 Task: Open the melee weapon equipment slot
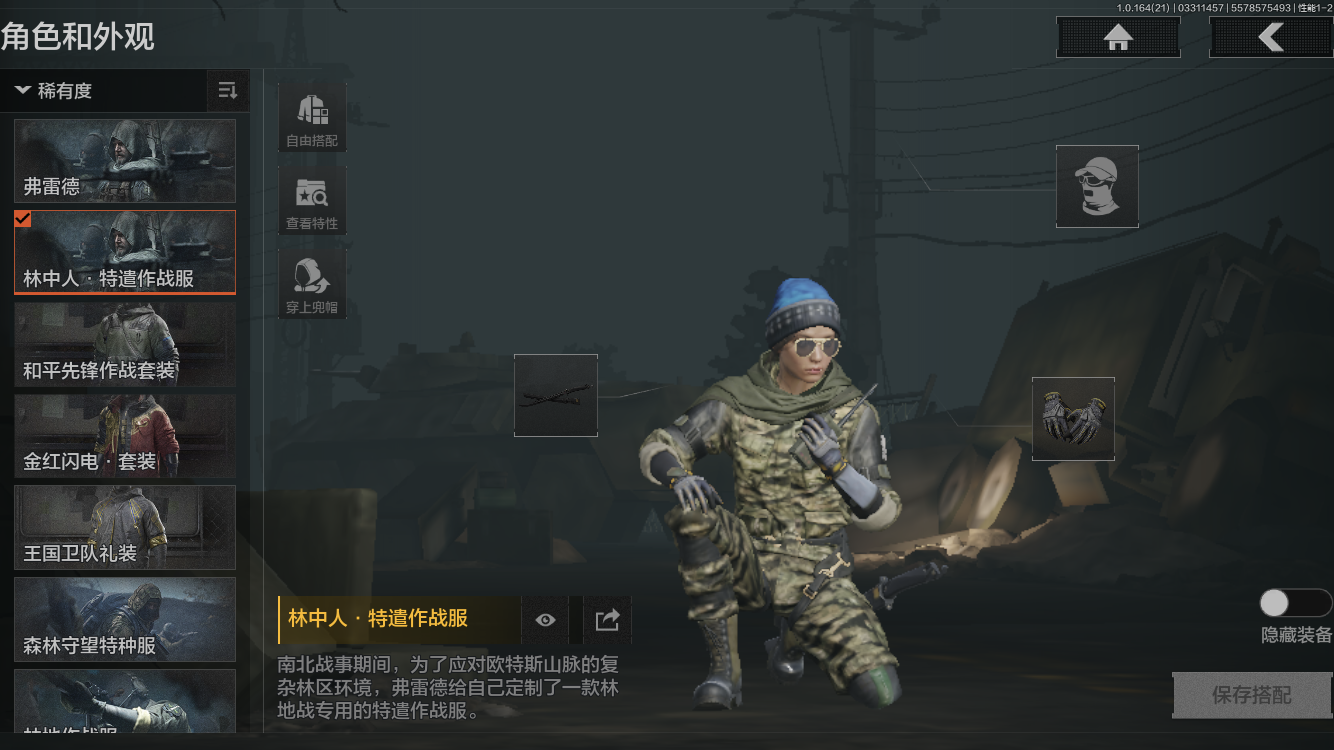coord(555,395)
